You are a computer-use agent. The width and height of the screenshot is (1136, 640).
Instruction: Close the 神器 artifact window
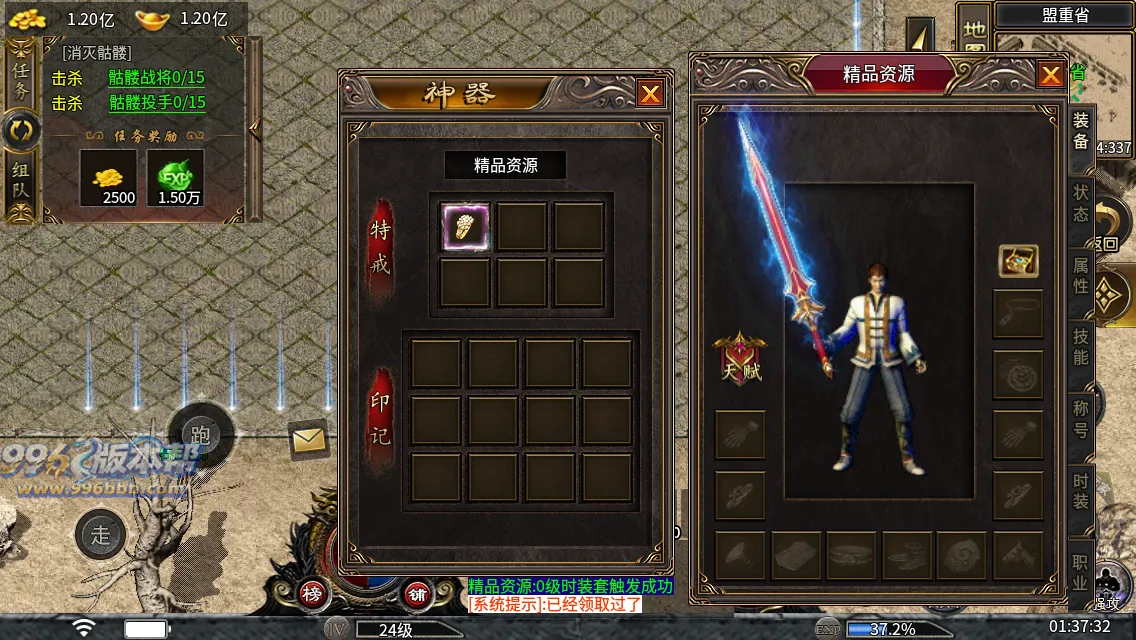pyautogui.click(x=650, y=94)
